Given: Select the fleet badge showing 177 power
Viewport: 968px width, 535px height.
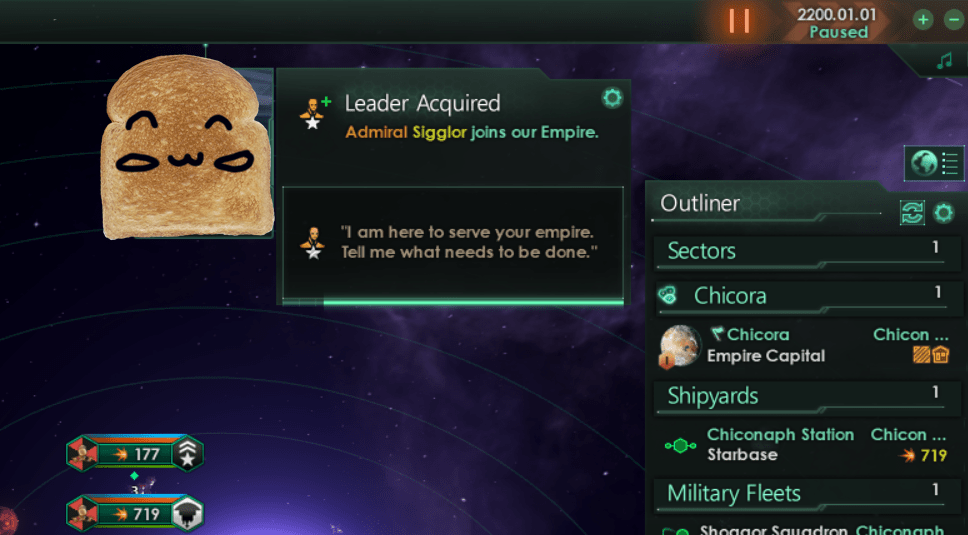Looking at the screenshot, I should point(134,455).
